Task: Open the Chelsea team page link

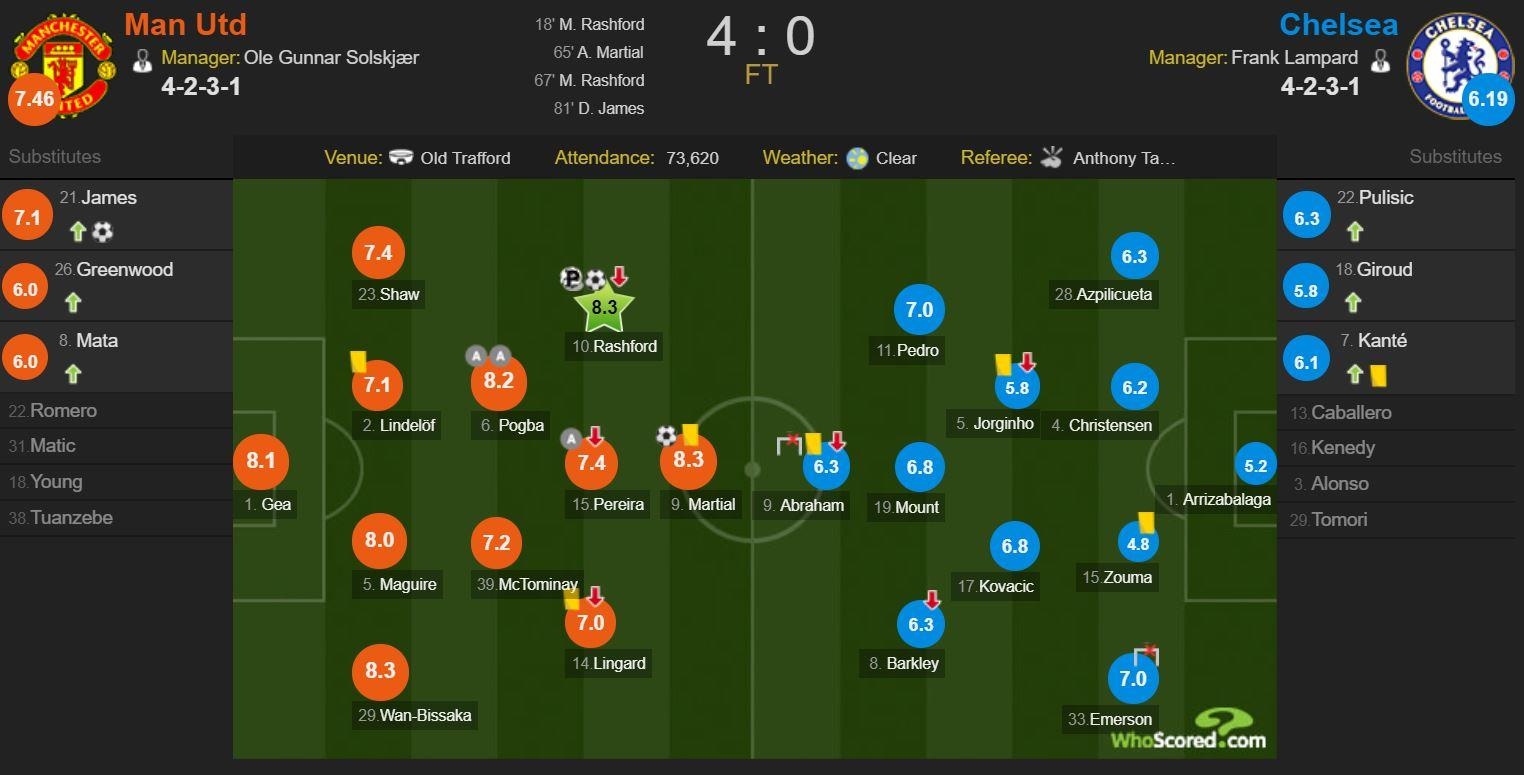Action: [1338, 24]
